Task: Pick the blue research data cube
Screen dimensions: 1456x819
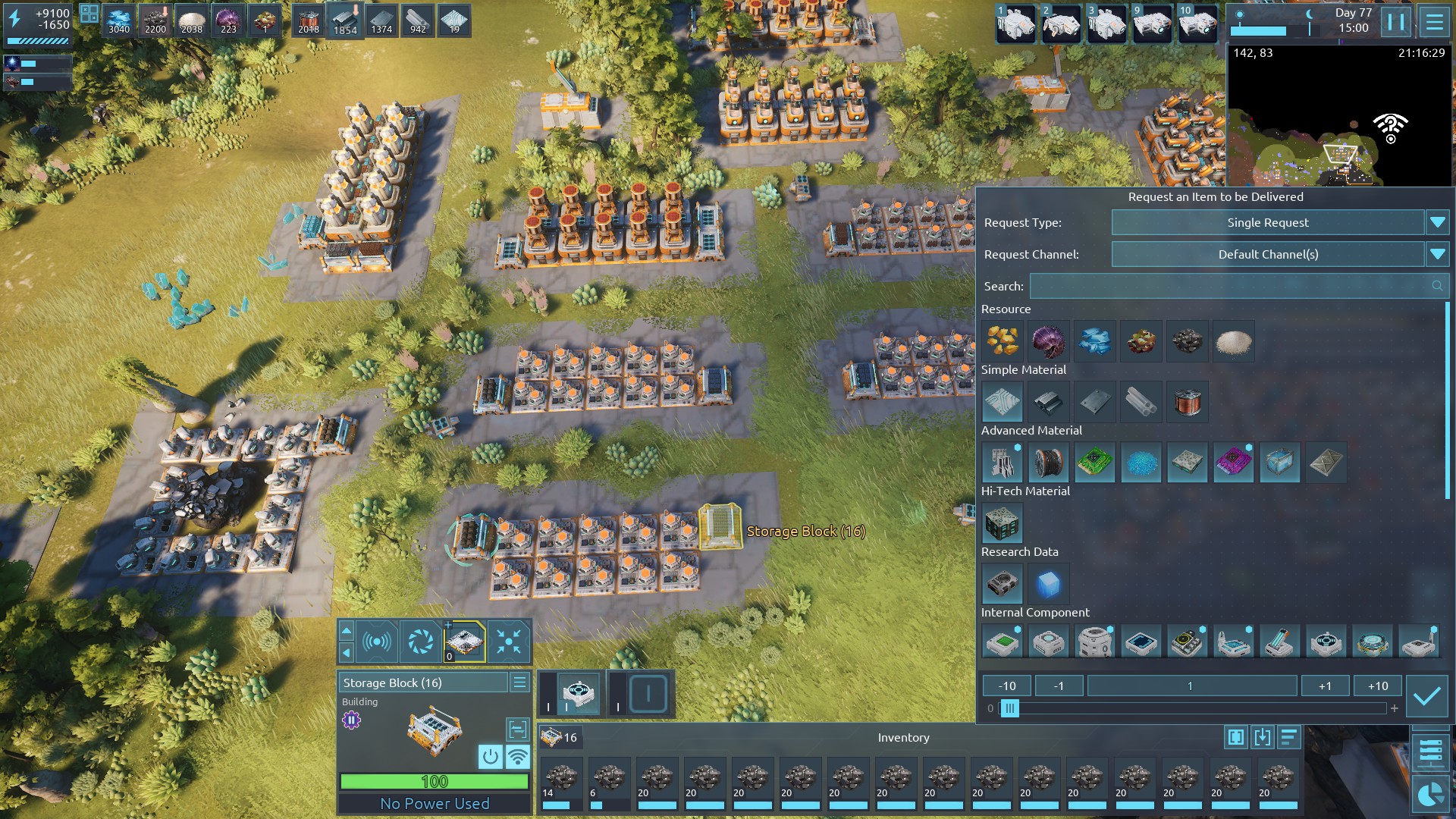Action: coord(1048,584)
